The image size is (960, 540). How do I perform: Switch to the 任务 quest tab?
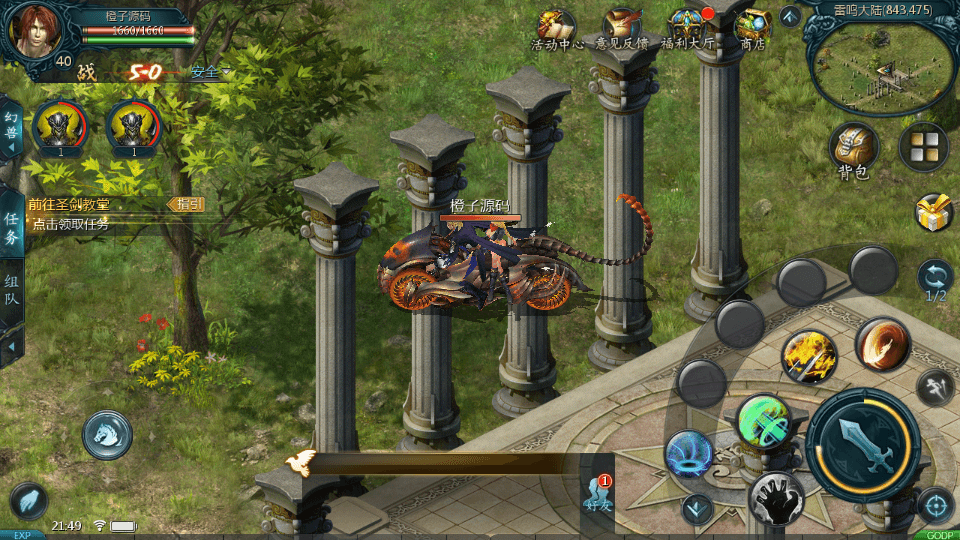click(x=12, y=227)
